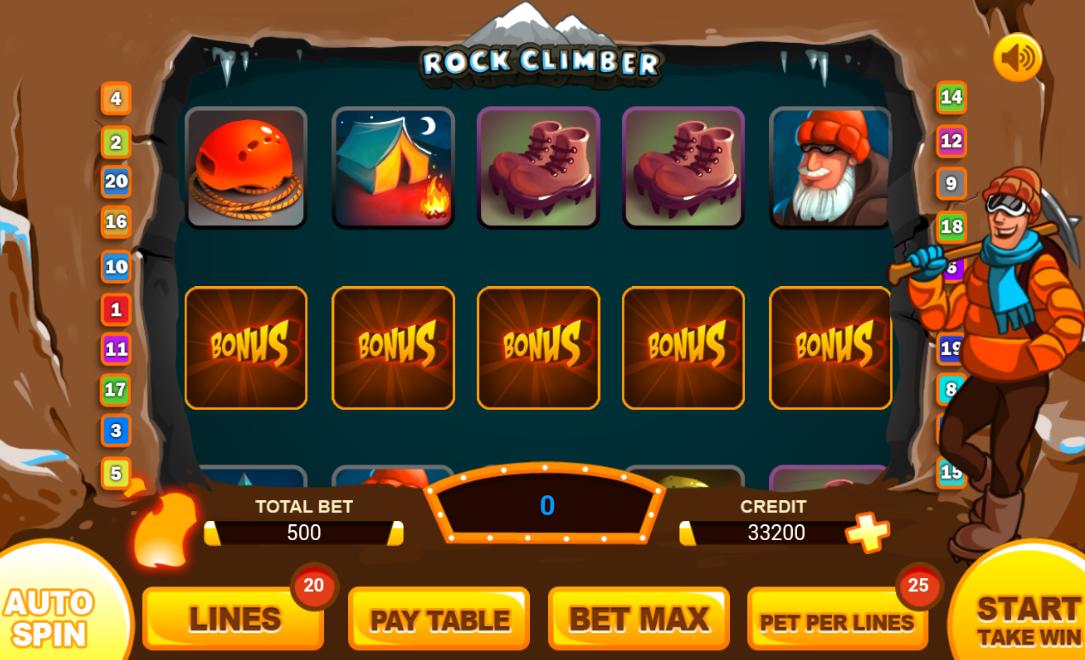Choose payline marker 17
This screenshot has height=660, width=1085.
click(116, 389)
